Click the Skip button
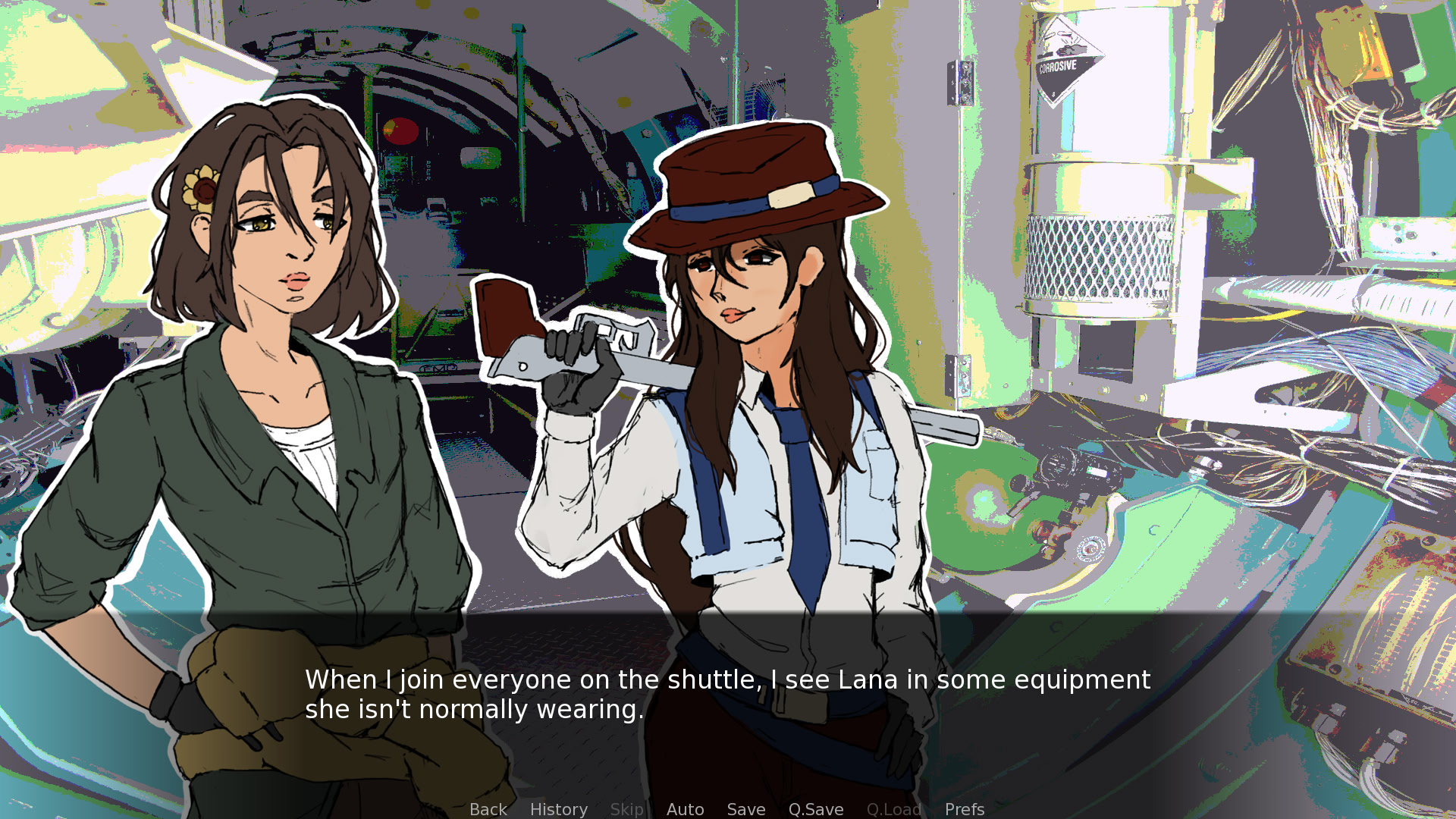Screen dimensions: 1456x819 click(626, 809)
